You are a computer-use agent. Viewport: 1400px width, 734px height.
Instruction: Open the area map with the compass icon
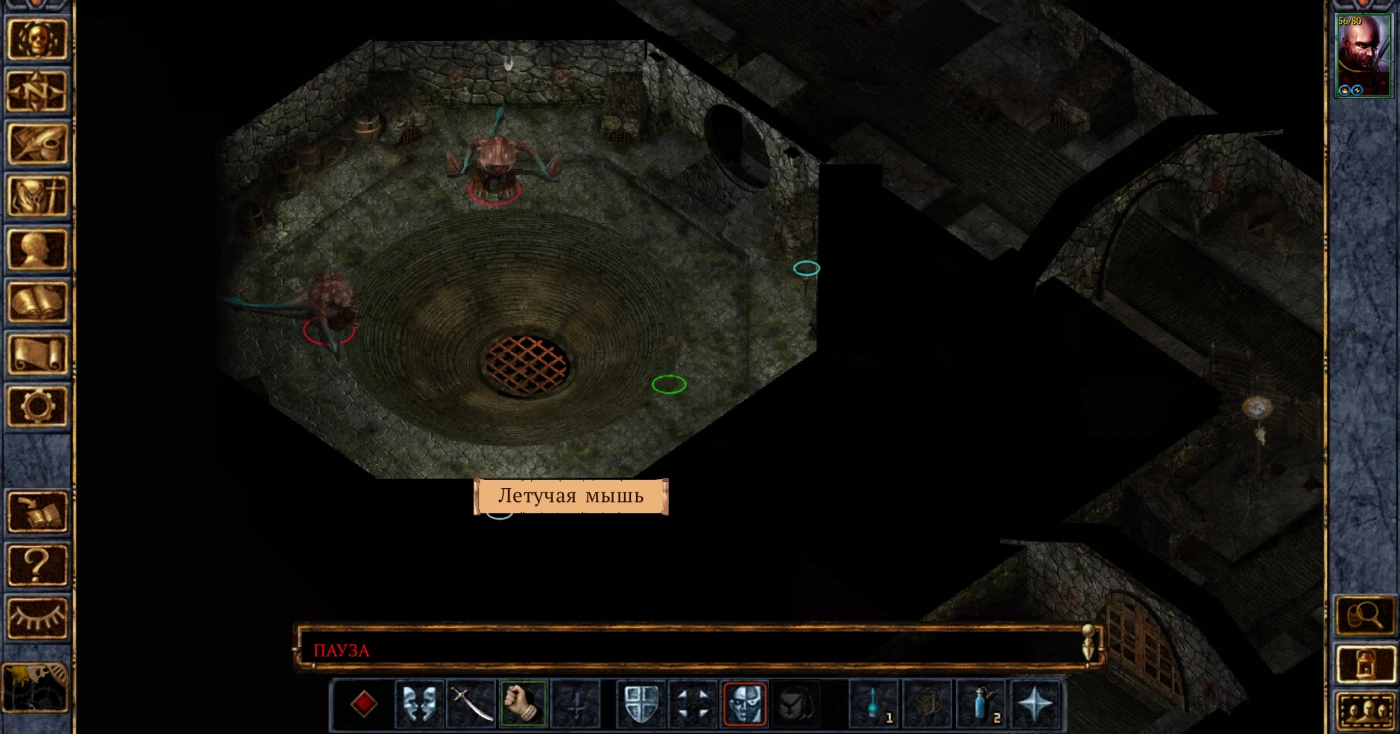pyautogui.click(x=37, y=91)
